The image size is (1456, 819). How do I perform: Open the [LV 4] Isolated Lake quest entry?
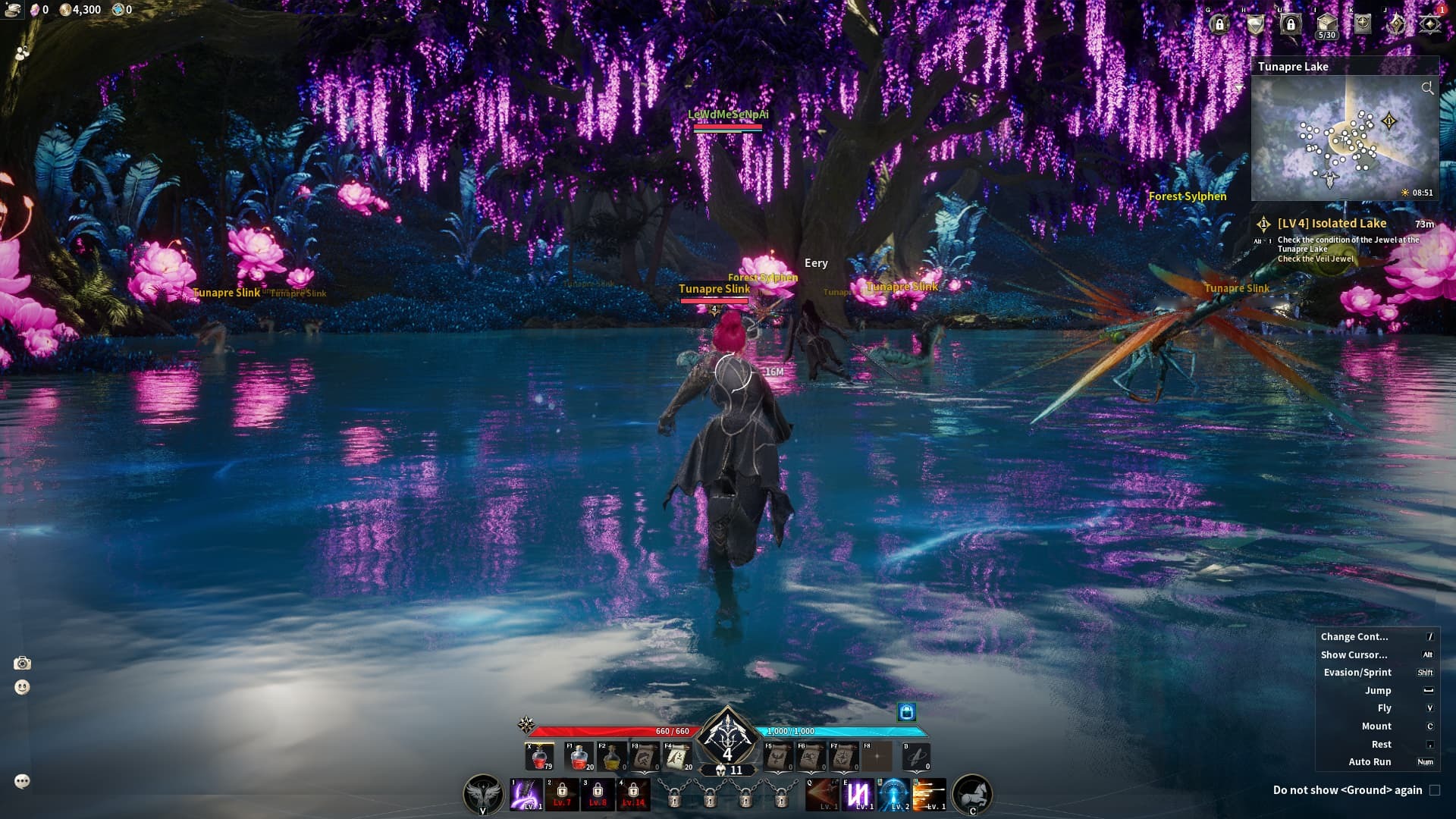point(1332,223)
